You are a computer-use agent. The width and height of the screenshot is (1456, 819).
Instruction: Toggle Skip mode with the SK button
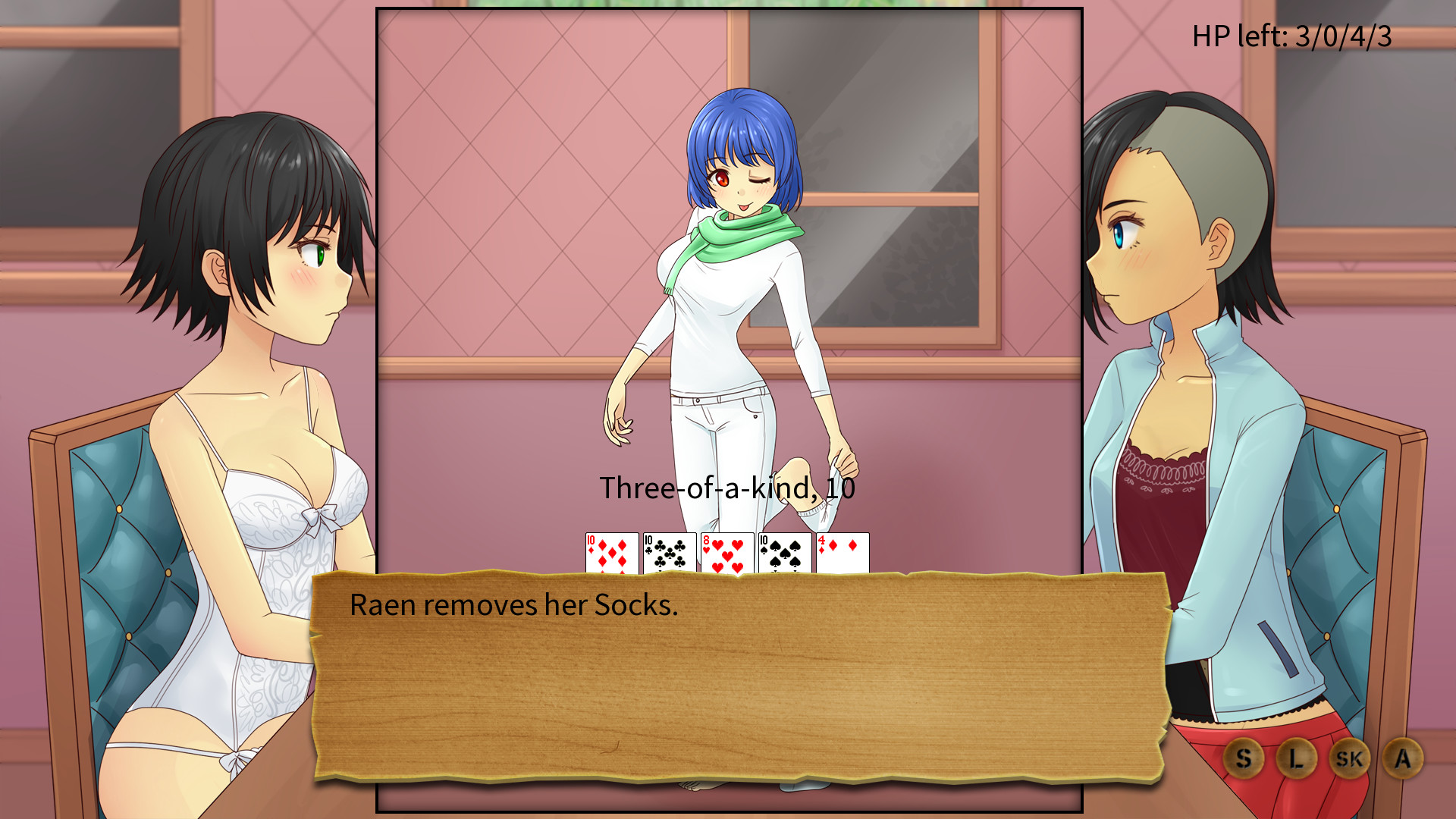coord(1349,757)
